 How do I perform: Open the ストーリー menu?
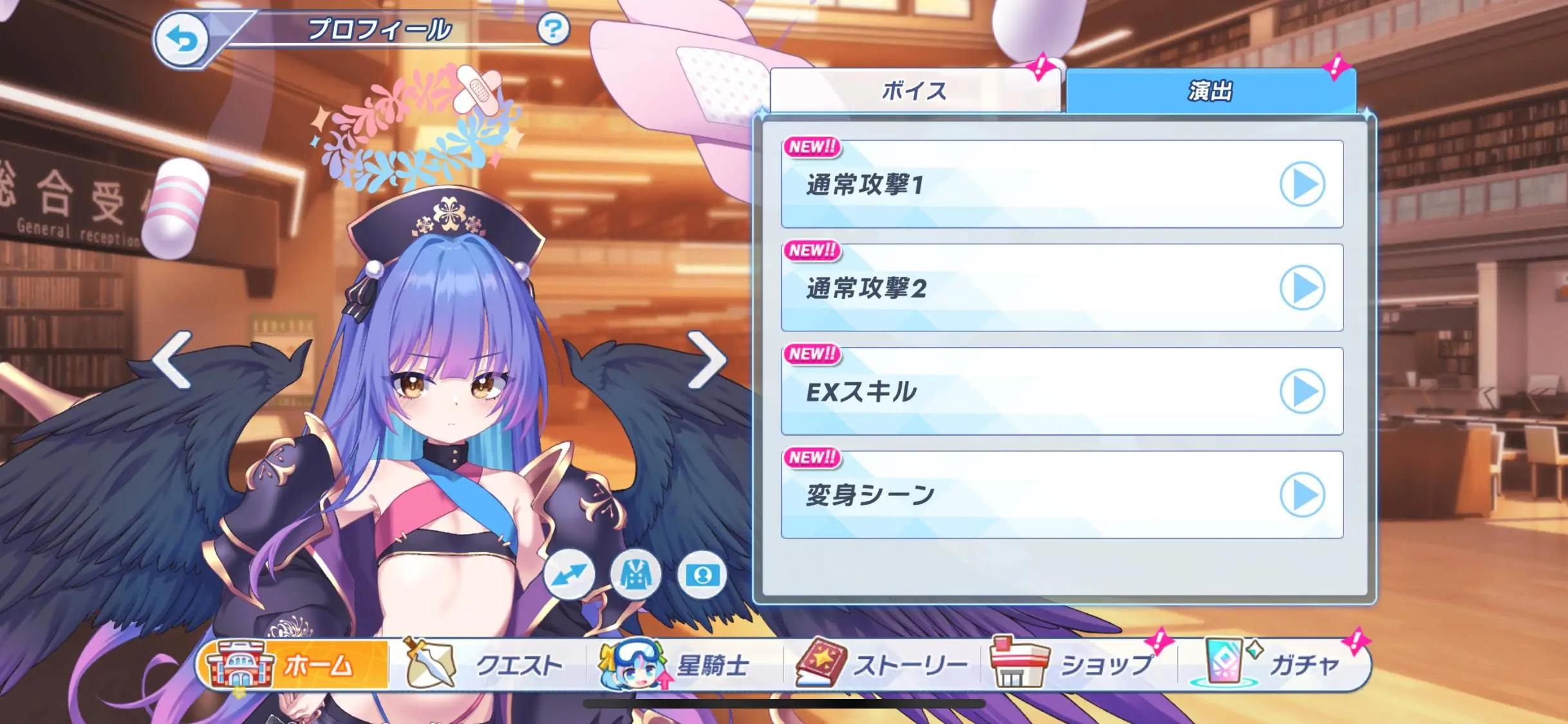(x=883, y=665)
